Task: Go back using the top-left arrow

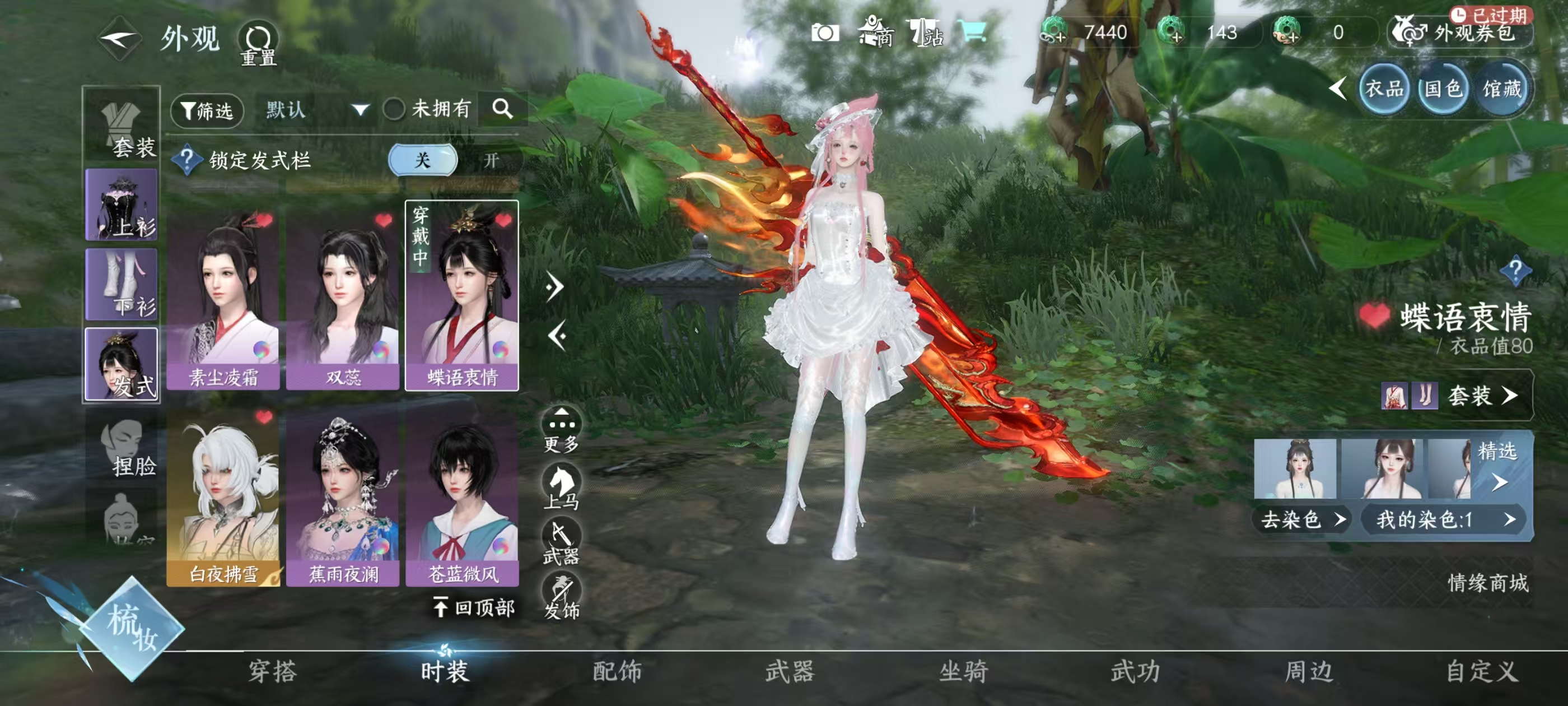Action: point(120,40)
